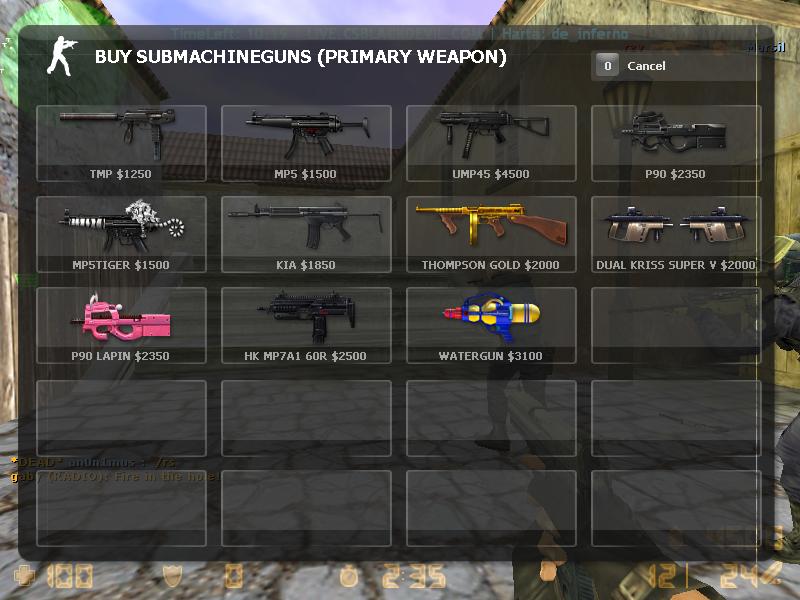Purchase the MP5 for $1500
Viewport: 800px width, 600px height.
click(x=306, y=143)
